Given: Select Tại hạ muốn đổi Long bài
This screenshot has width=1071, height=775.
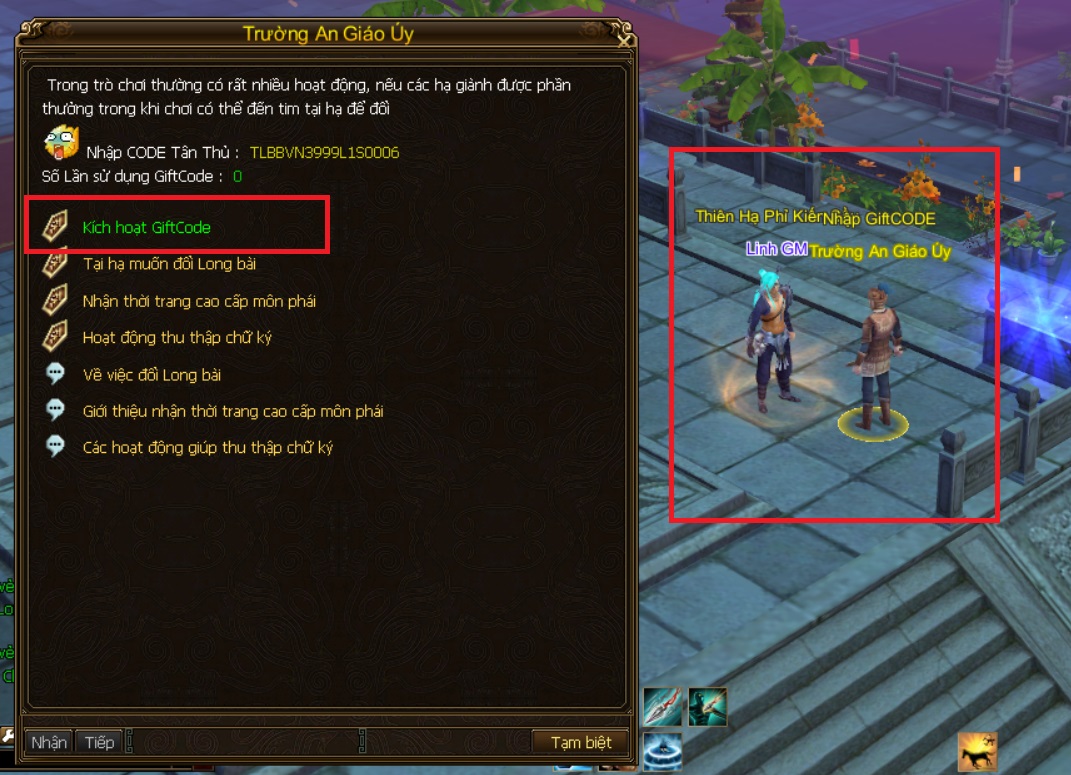Looking at the screenshot, I should tap(169, 264).
